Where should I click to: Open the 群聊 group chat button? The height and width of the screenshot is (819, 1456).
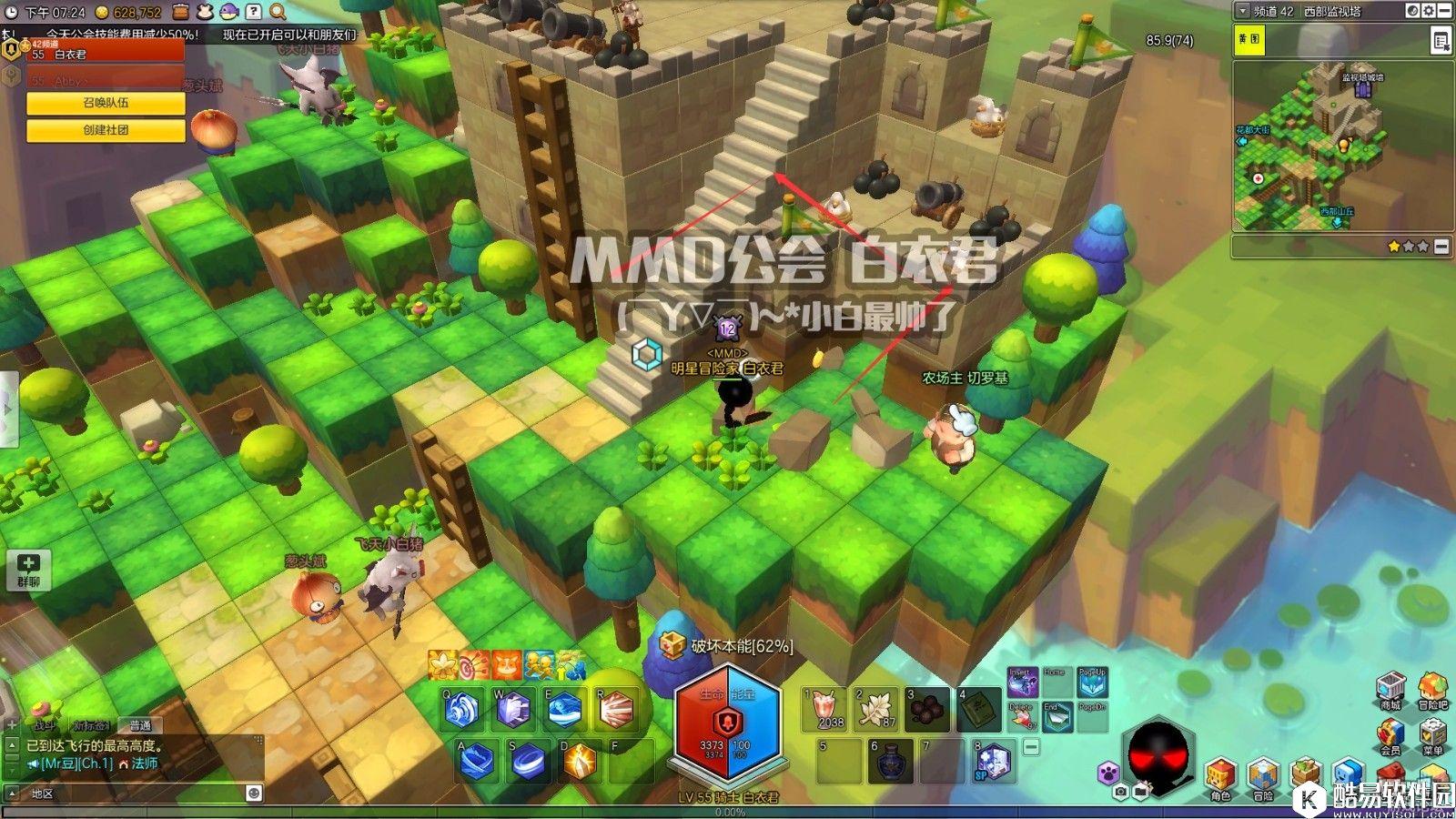[28, 570]
